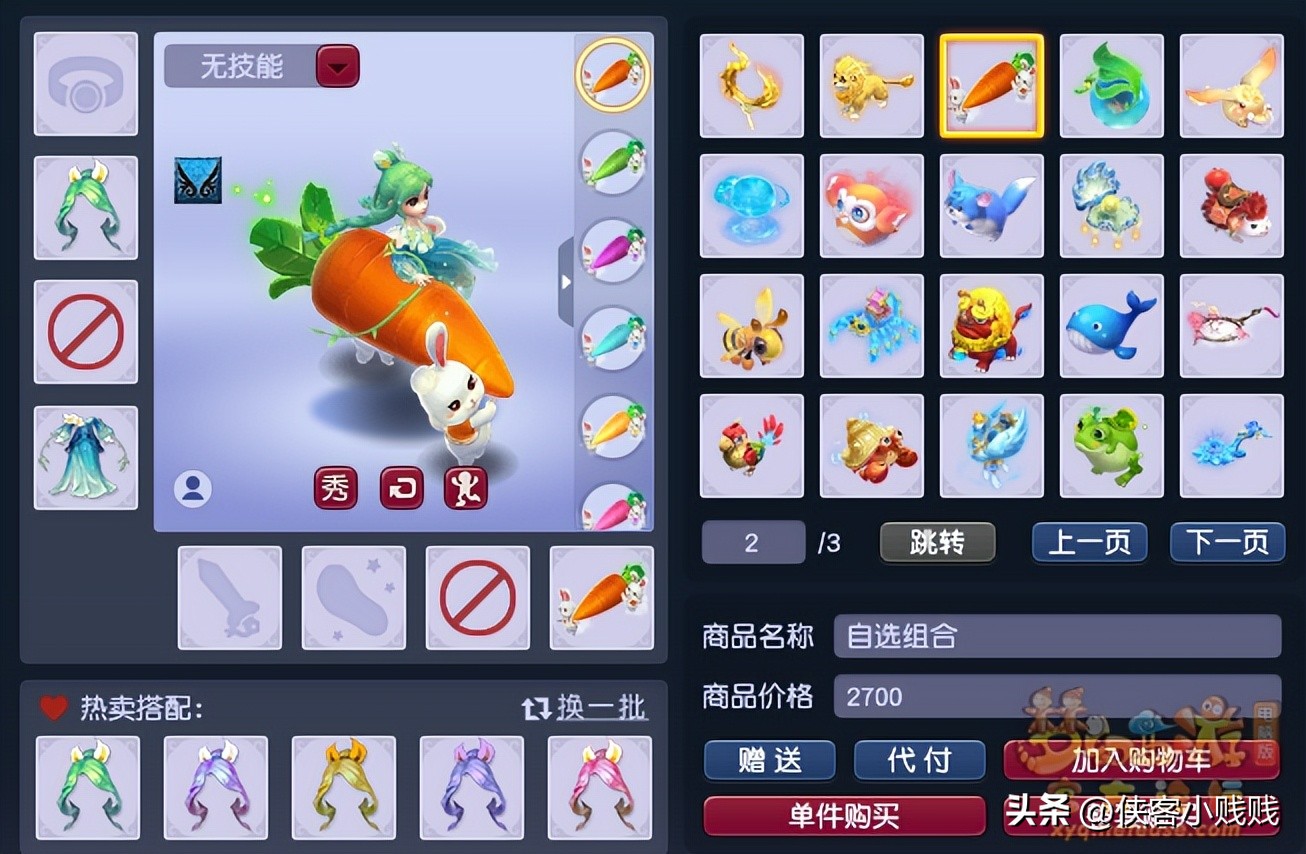Click the red prohibition slot below the preview
Viewport: 1306px width, 854px height.
point(477,599)
